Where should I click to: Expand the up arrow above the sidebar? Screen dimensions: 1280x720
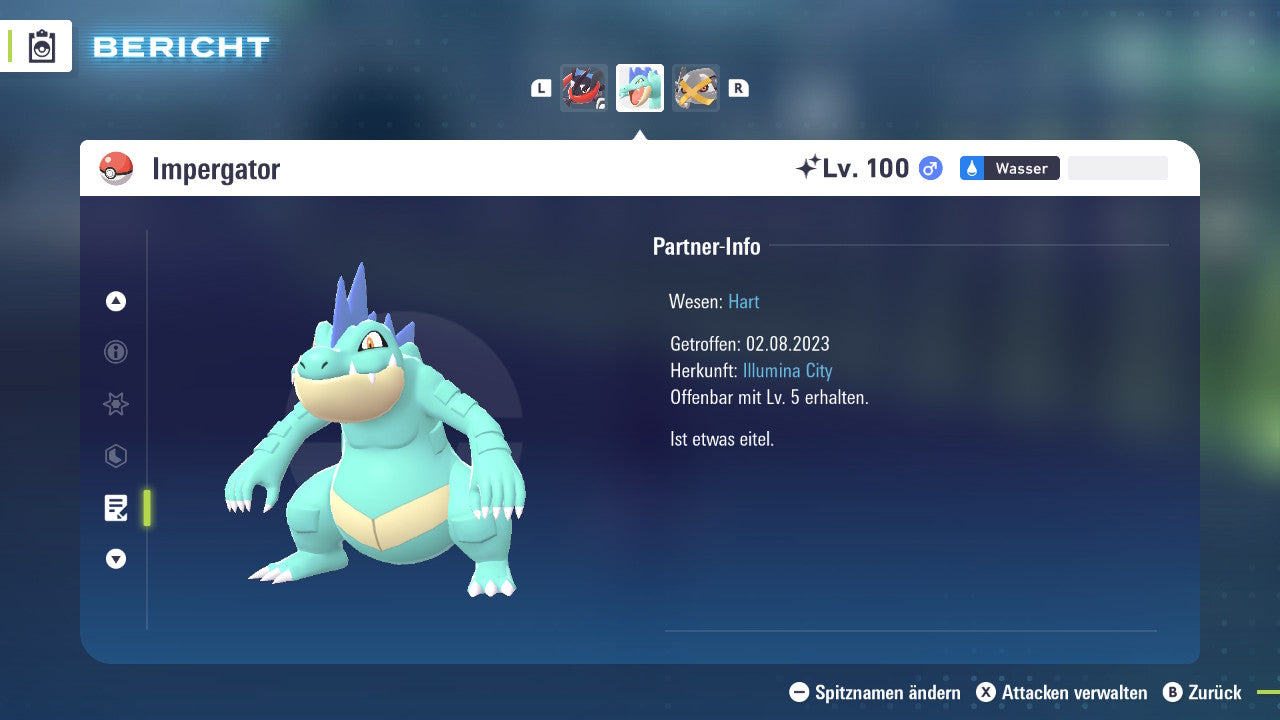pos(115,301)
